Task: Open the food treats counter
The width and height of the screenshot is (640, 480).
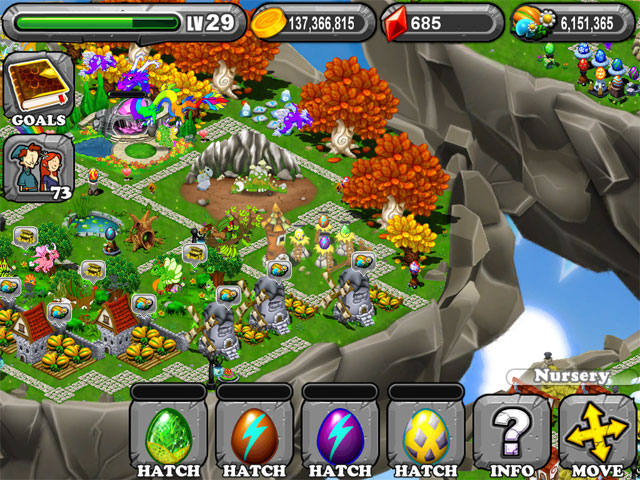Action: pos(572,21)
